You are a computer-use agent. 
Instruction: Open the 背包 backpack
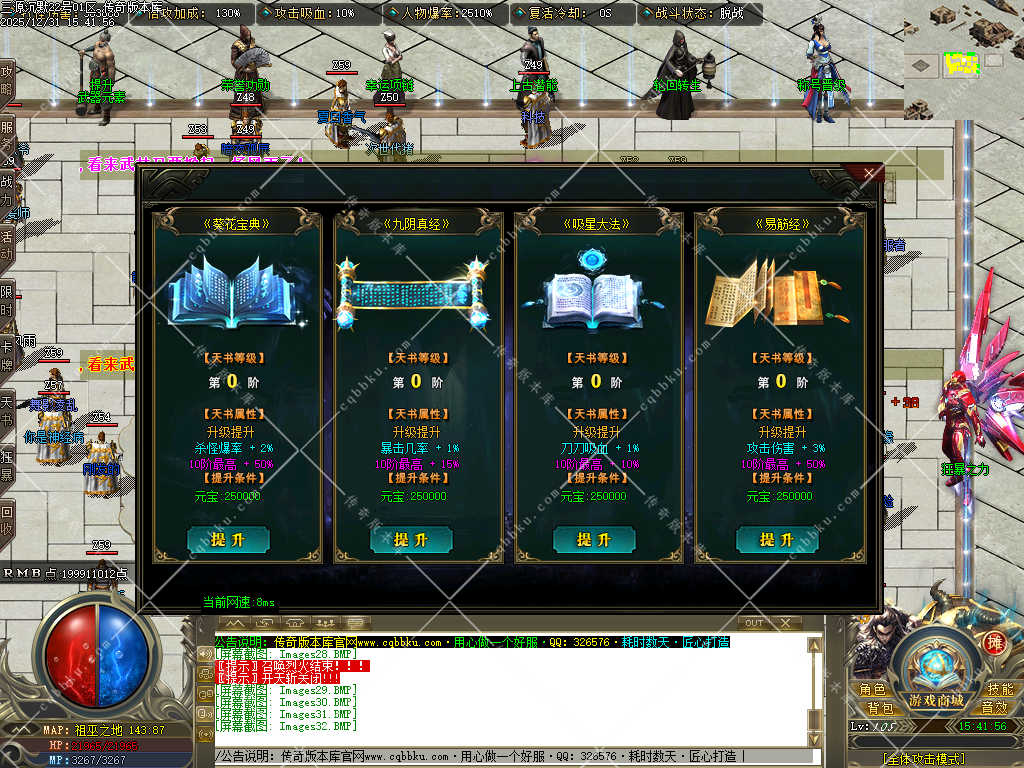[x=879, y=708]
